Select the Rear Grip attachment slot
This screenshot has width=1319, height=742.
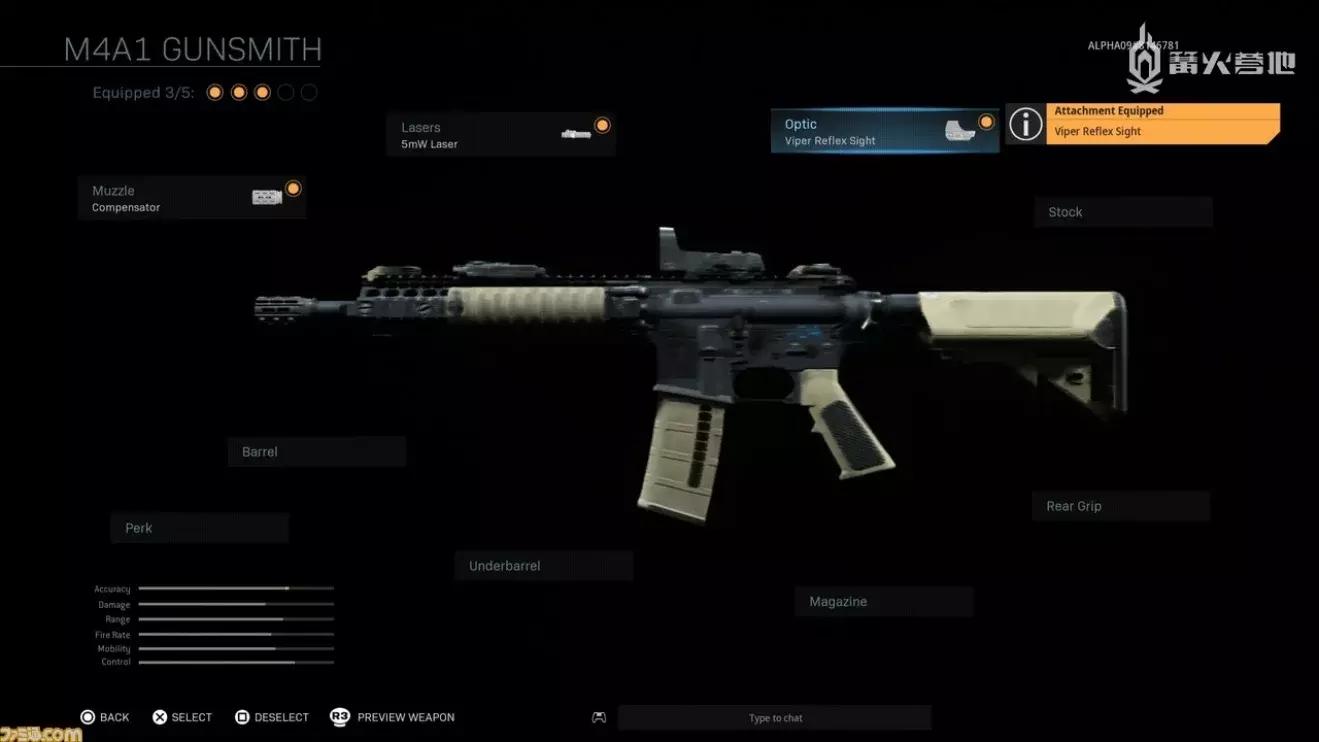tap(1120, 506)
